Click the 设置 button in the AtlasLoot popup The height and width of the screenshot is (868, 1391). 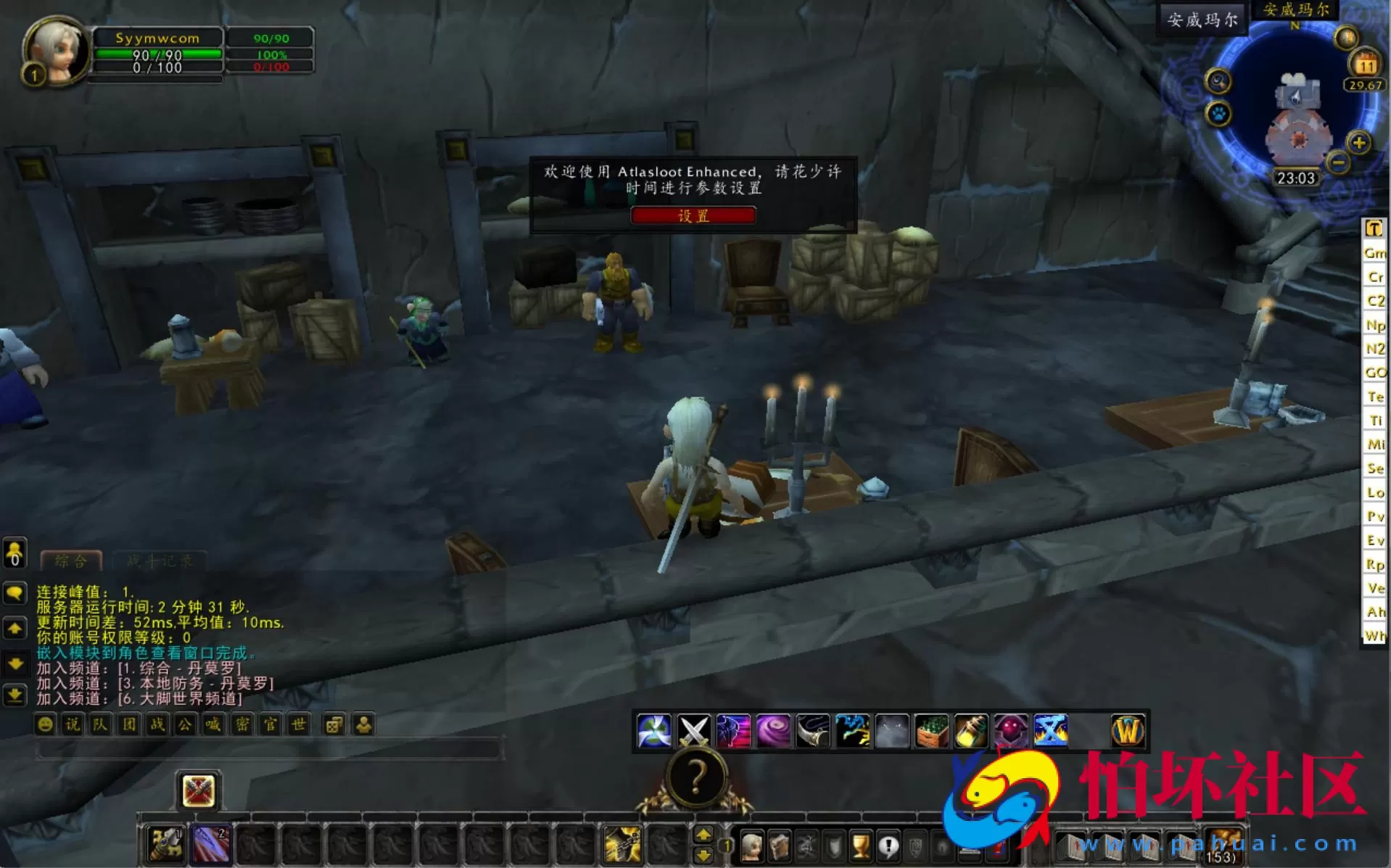click(693, 215)
